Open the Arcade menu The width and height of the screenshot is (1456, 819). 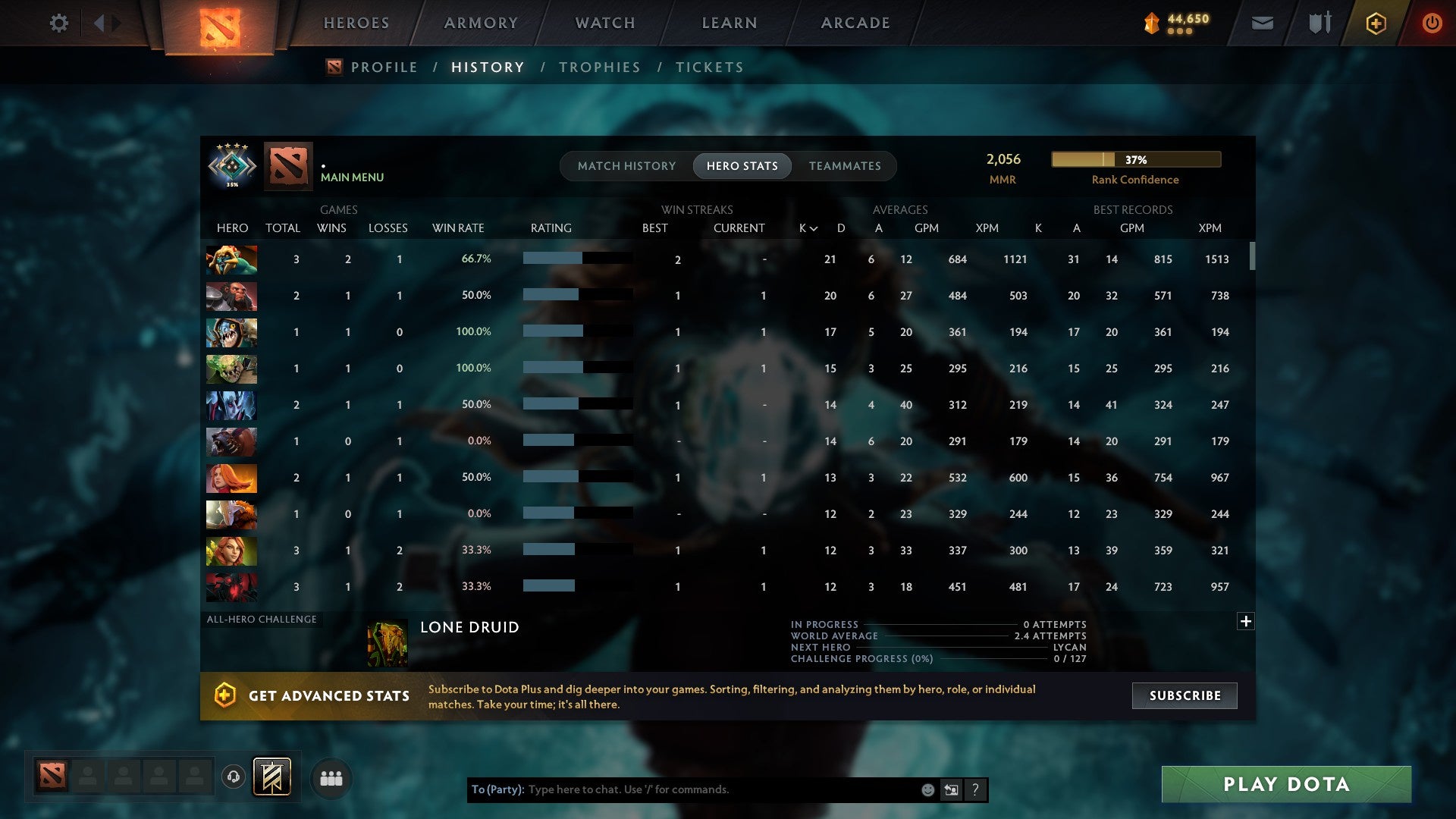(855, 23)
